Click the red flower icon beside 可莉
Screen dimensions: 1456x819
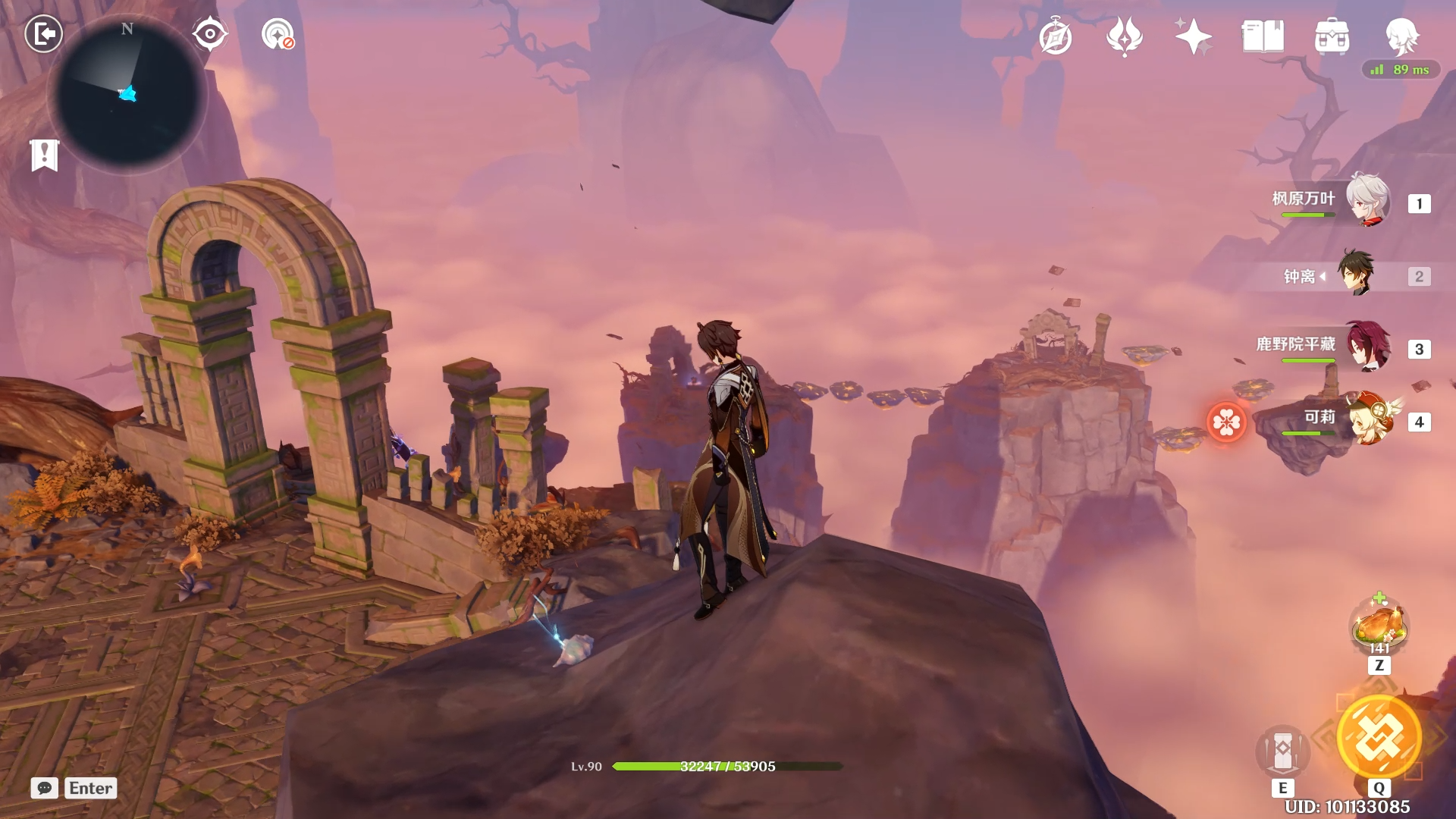1226,422
